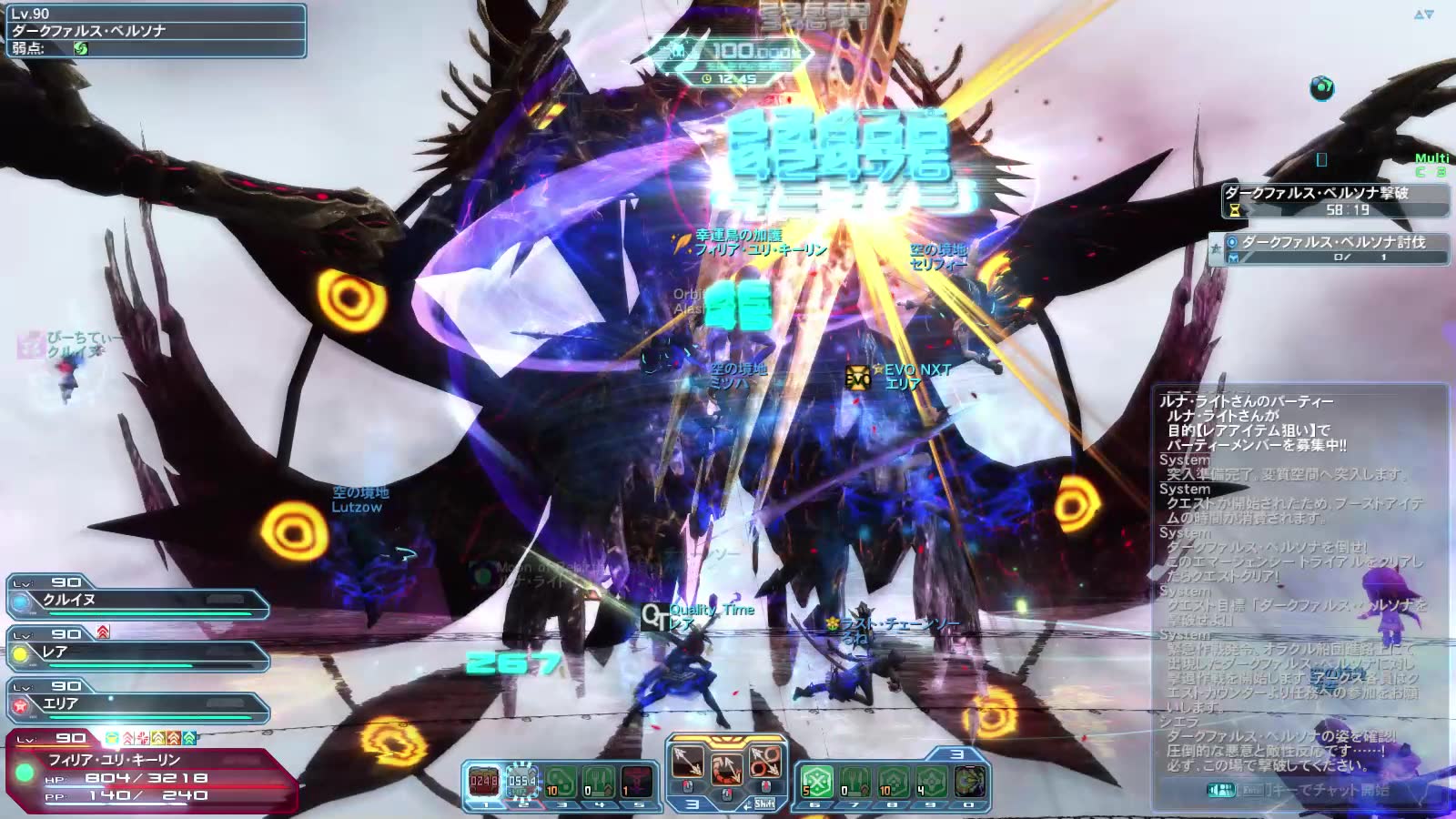Select party member クルイヌ in the party list
The height and width of the screenshot is (819, 1456).
click(x=136, y=601)
